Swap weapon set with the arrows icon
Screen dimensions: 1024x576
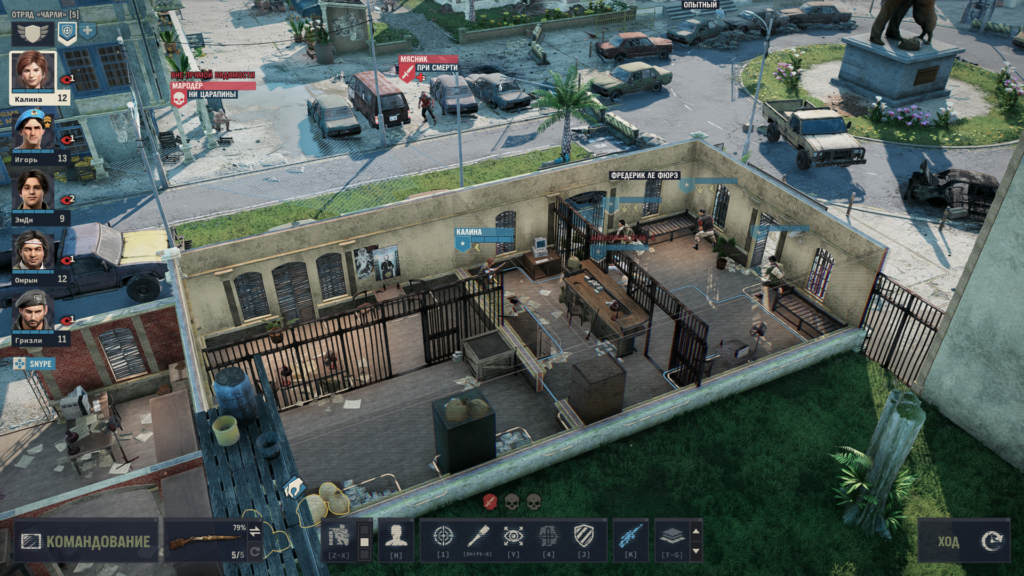254,530
